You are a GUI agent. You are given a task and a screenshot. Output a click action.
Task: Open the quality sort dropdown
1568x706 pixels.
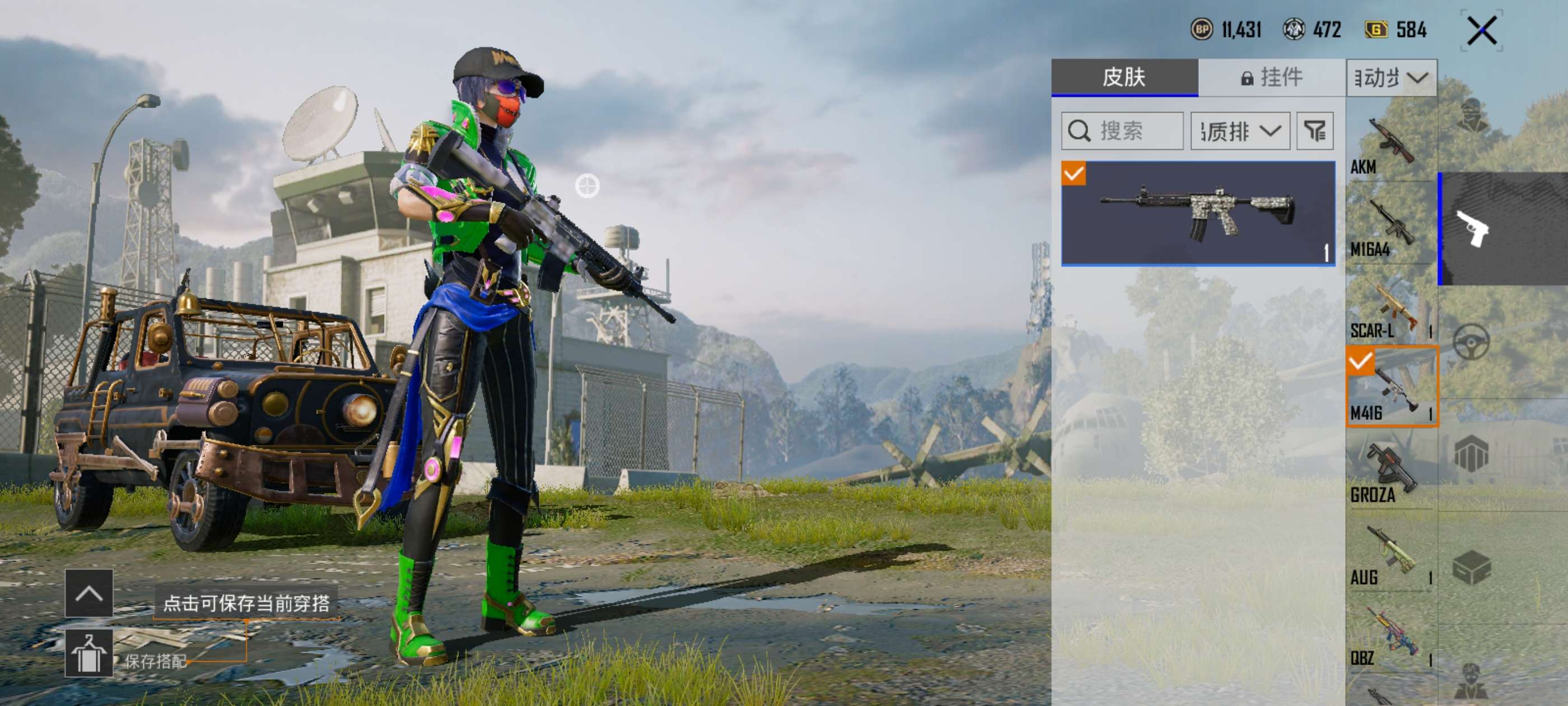pos(1240,131)
